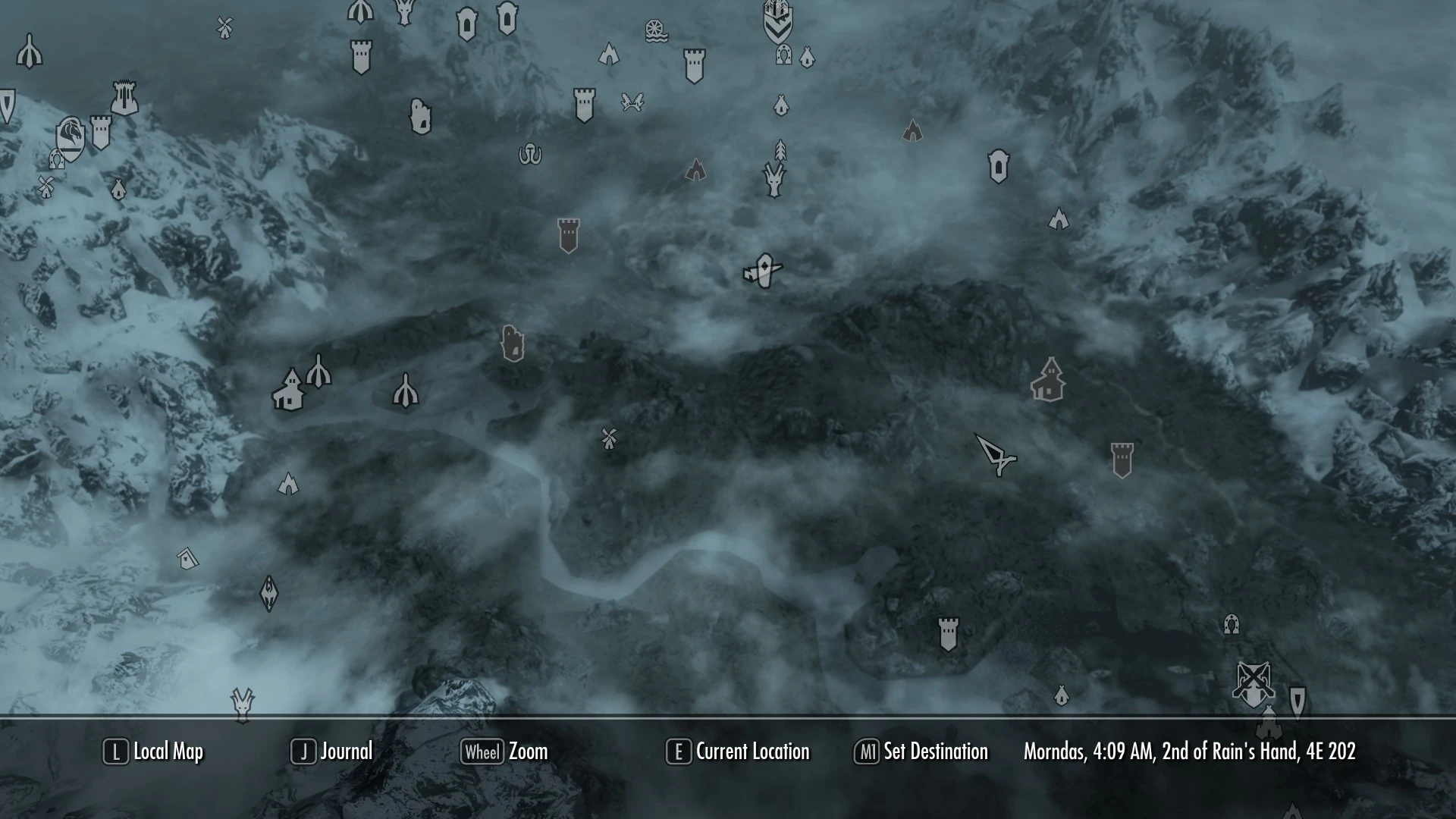The image size is (1456, 819).
Task: Click the dark flame dragon lair marker top-center
Action: (696, 171)
